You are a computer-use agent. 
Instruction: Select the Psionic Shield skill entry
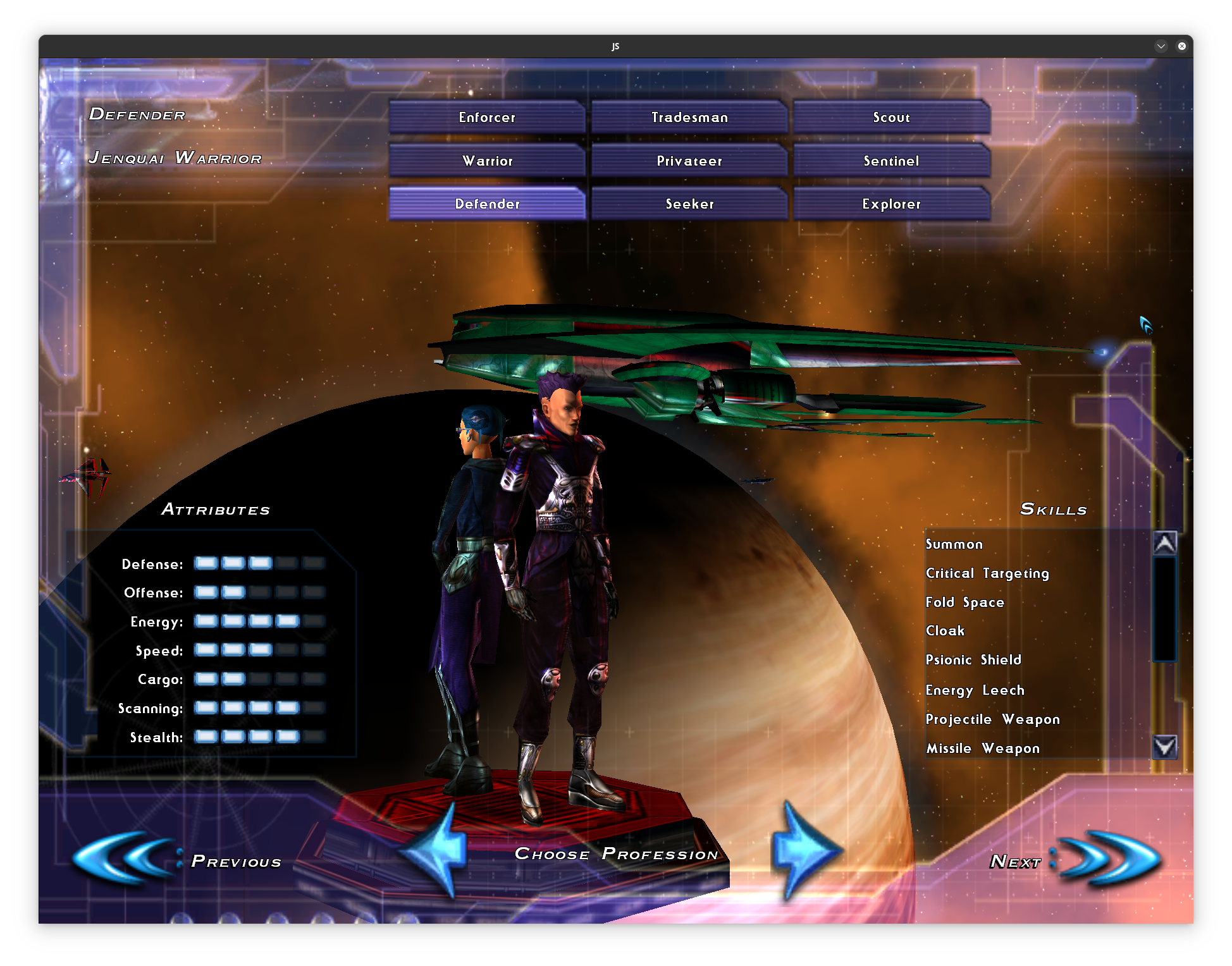point(973,660)
